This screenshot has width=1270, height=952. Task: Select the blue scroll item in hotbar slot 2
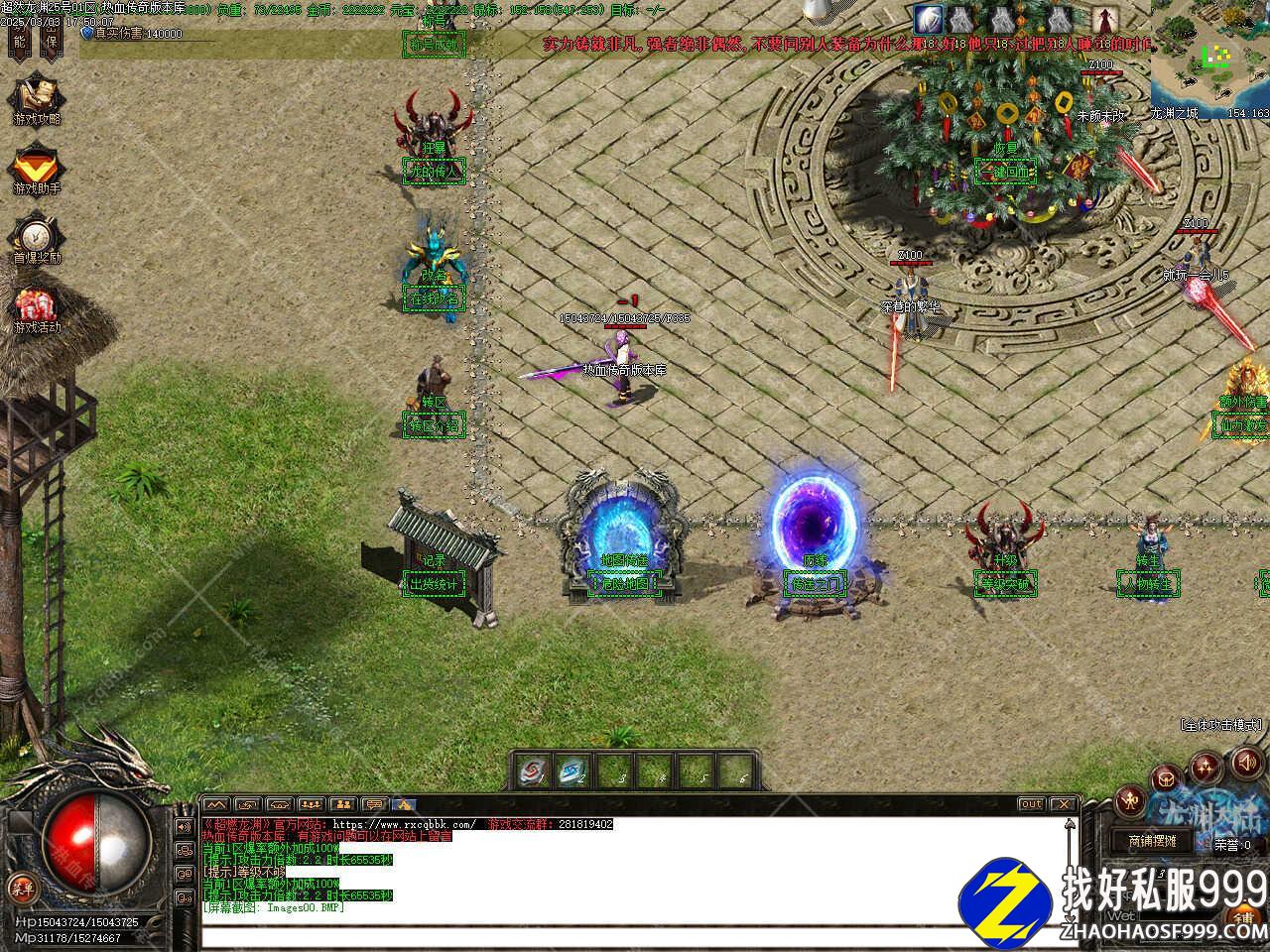574,771
